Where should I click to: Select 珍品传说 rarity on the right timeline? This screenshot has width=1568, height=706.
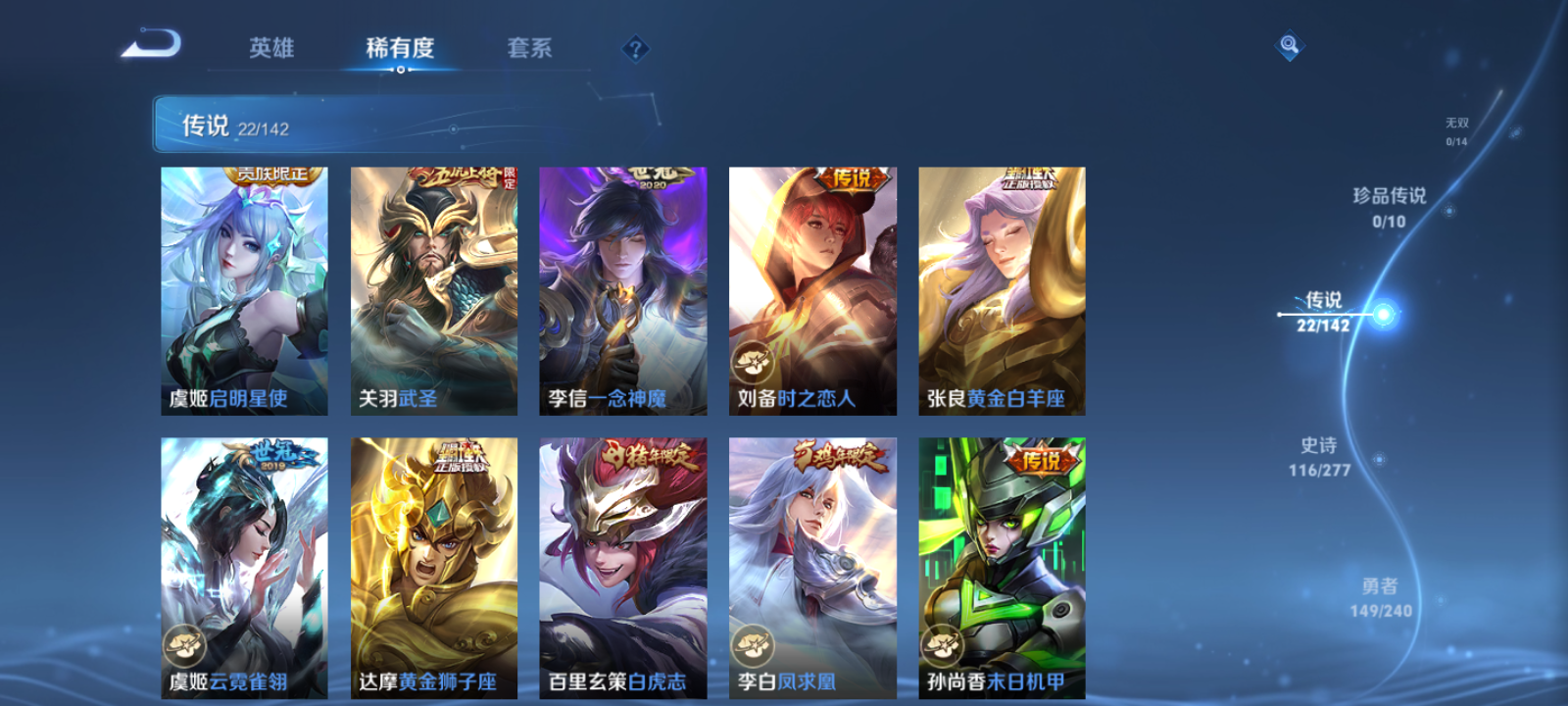[x=1390, y=208]
